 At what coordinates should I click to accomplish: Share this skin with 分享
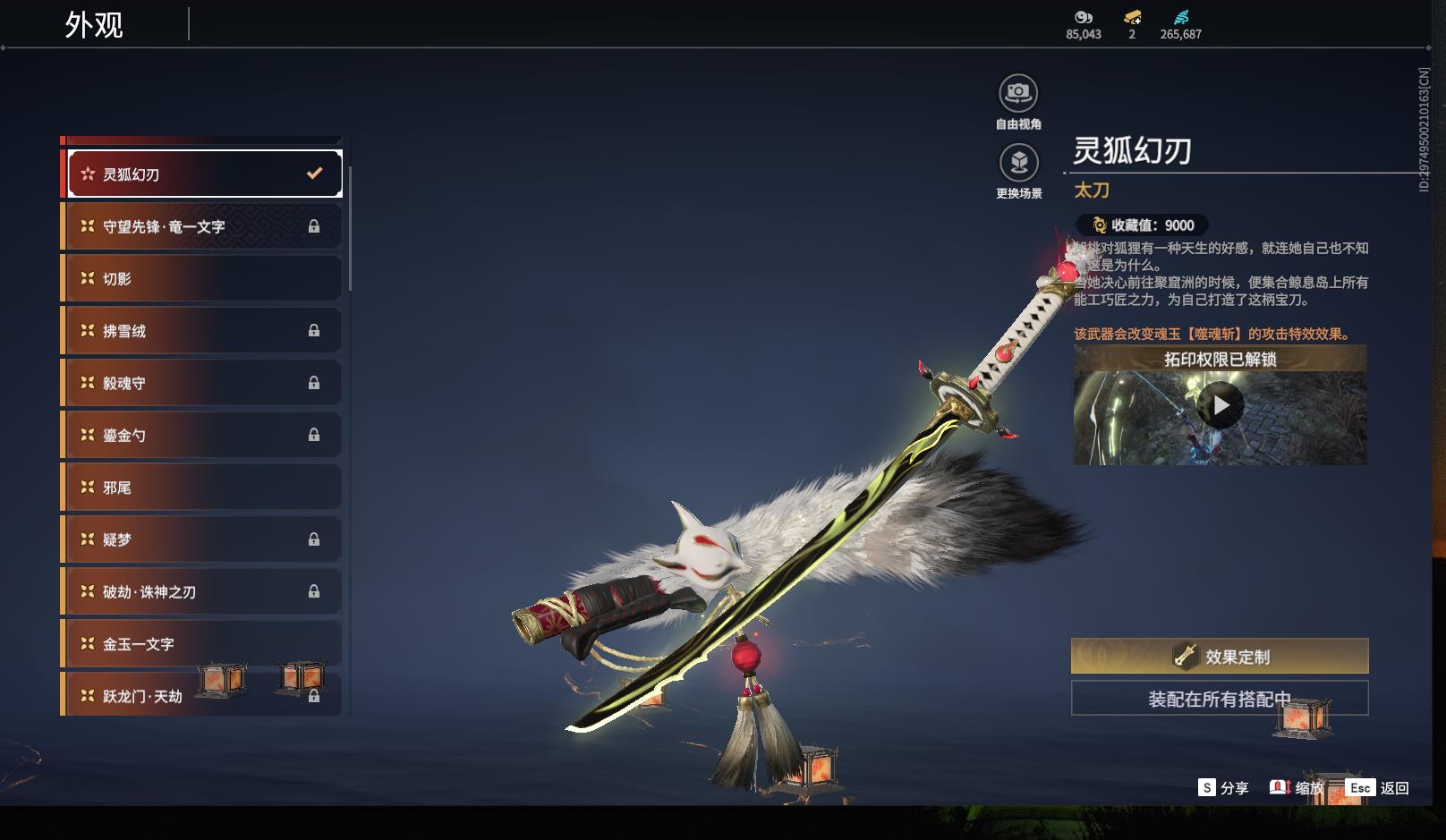tap(1223, 788)
